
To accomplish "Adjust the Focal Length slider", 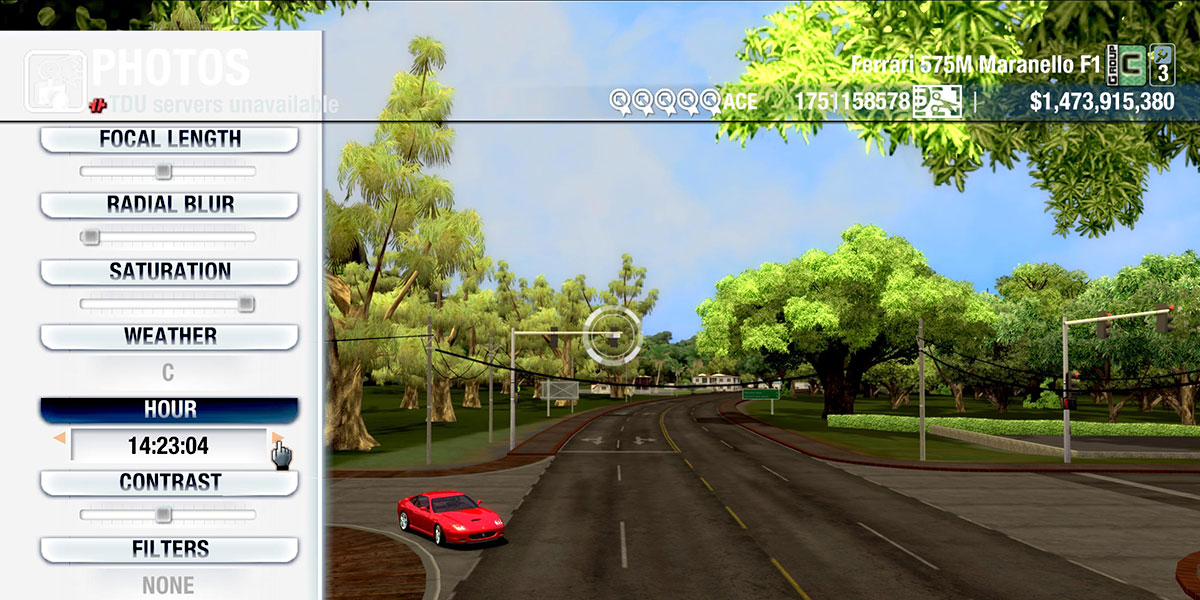I will pyautogui.click(x=163, y=172).
